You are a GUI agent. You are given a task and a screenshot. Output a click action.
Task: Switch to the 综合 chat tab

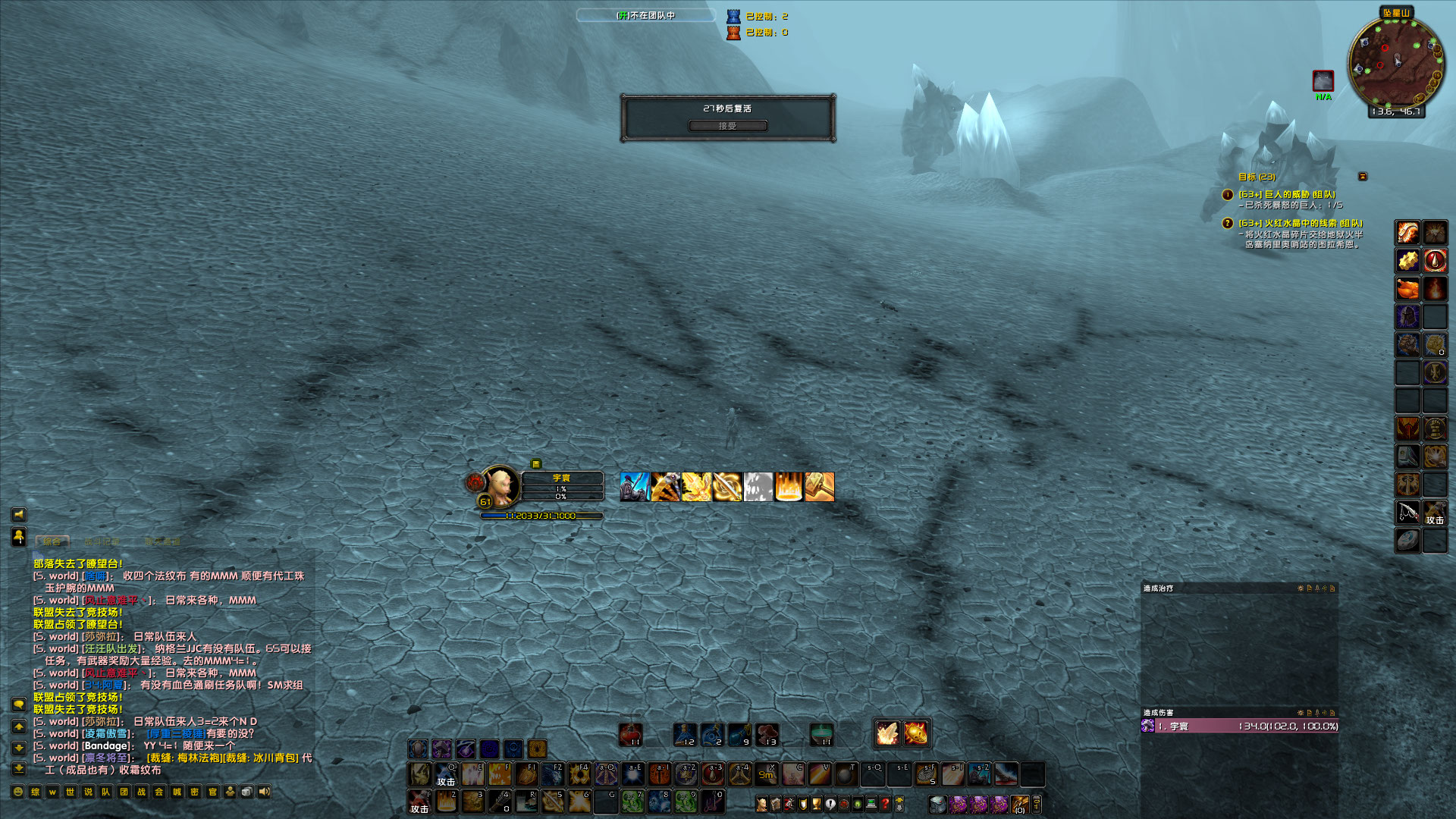pyautogui.click(x=52, y=541)
